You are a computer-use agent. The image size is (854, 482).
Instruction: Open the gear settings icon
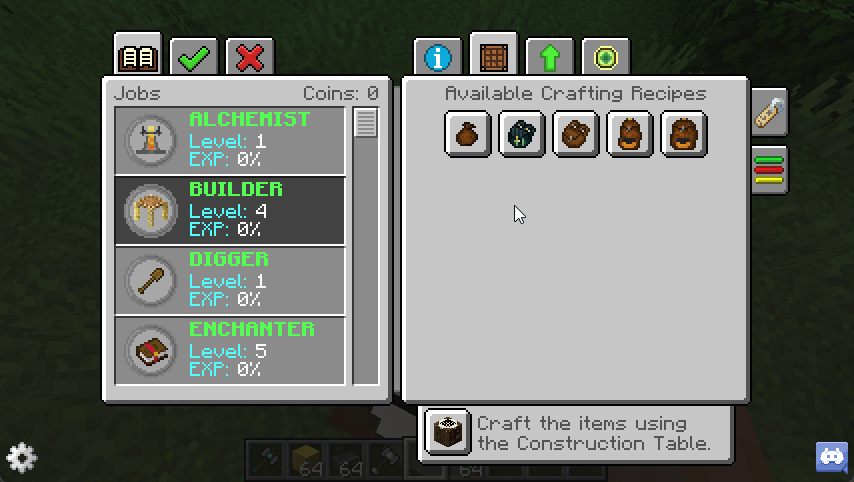tap(21, 458)
